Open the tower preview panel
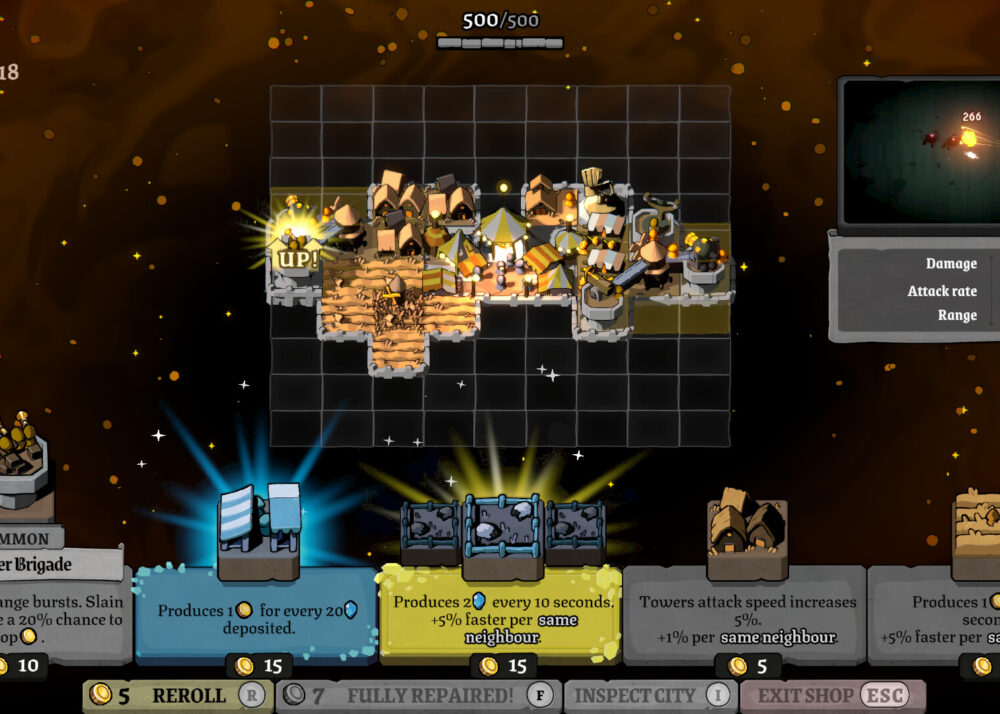1000x714 pixels. [920, 155]
